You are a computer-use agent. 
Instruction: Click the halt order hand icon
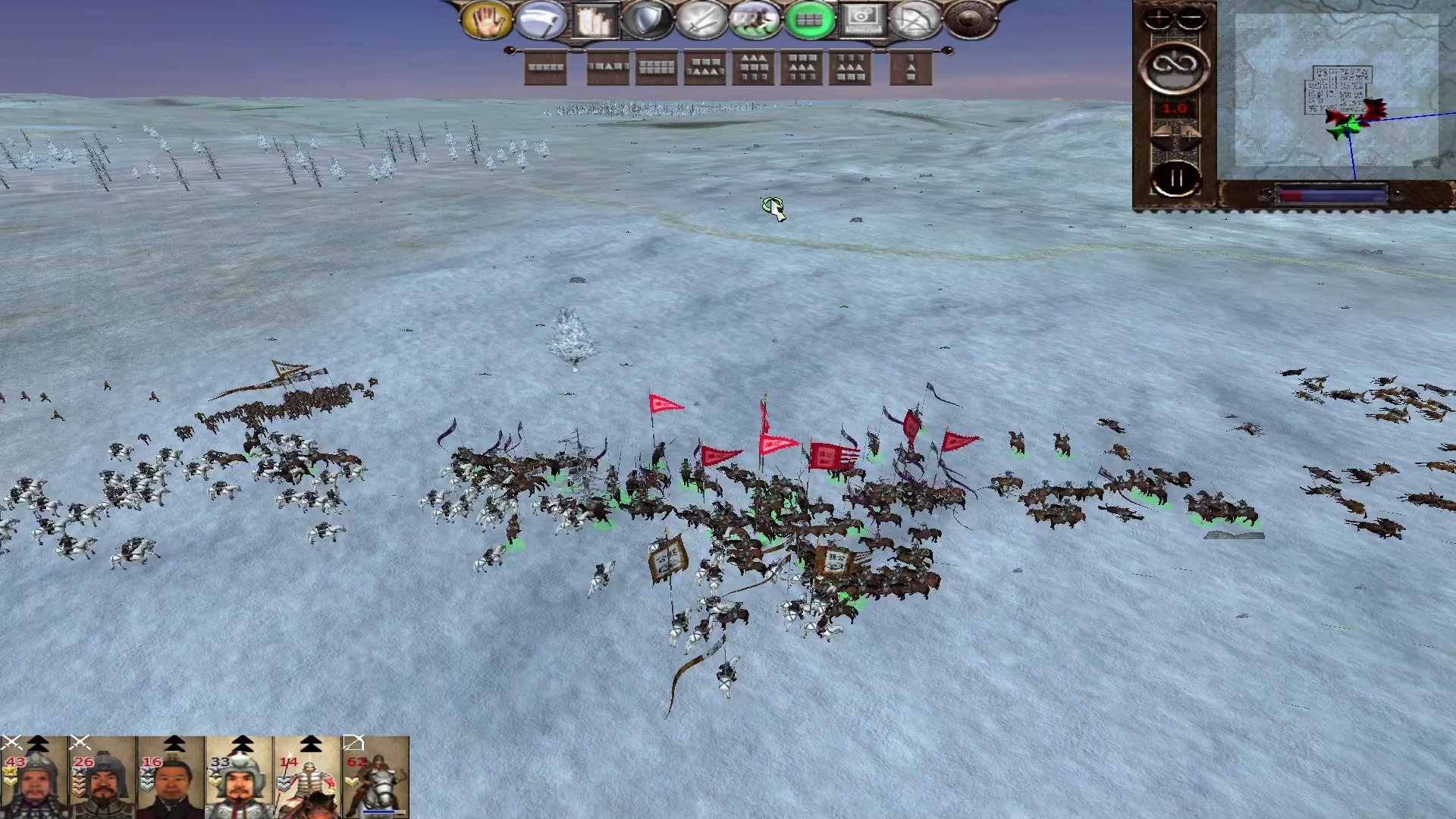coord(486,20)
